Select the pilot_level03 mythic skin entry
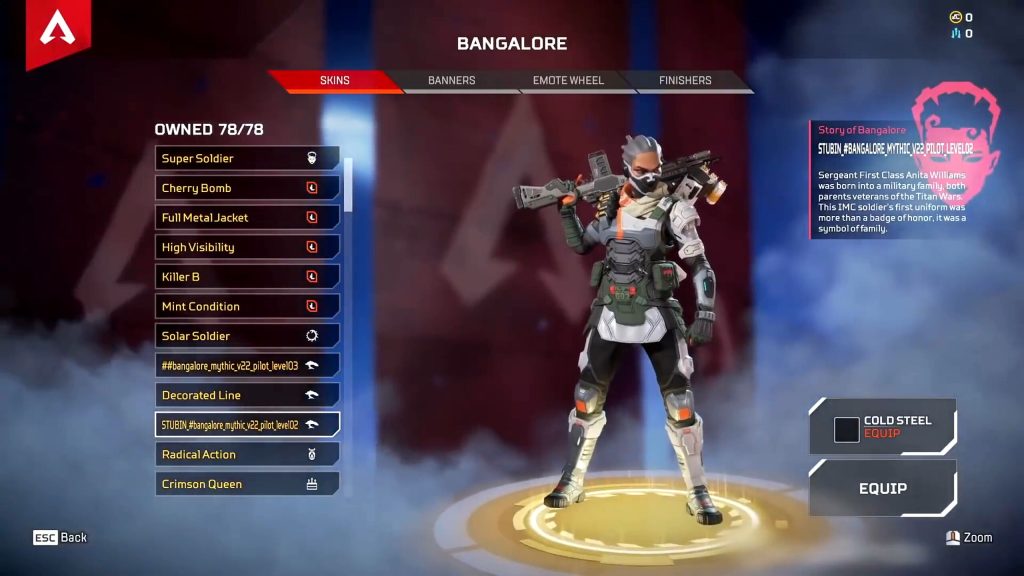The width and height of the screenshot is (1024, 576). pyautogui.click(x=247, y=365)
